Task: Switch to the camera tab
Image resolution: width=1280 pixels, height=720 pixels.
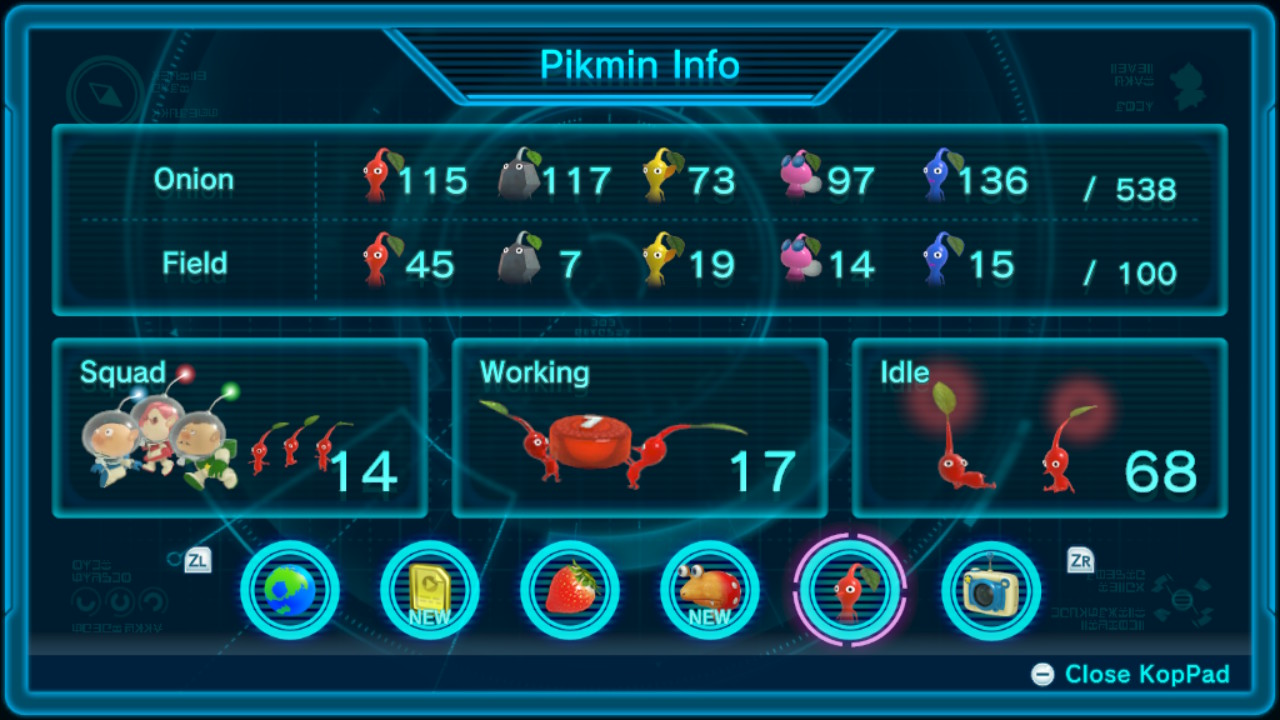Action: 991,590
